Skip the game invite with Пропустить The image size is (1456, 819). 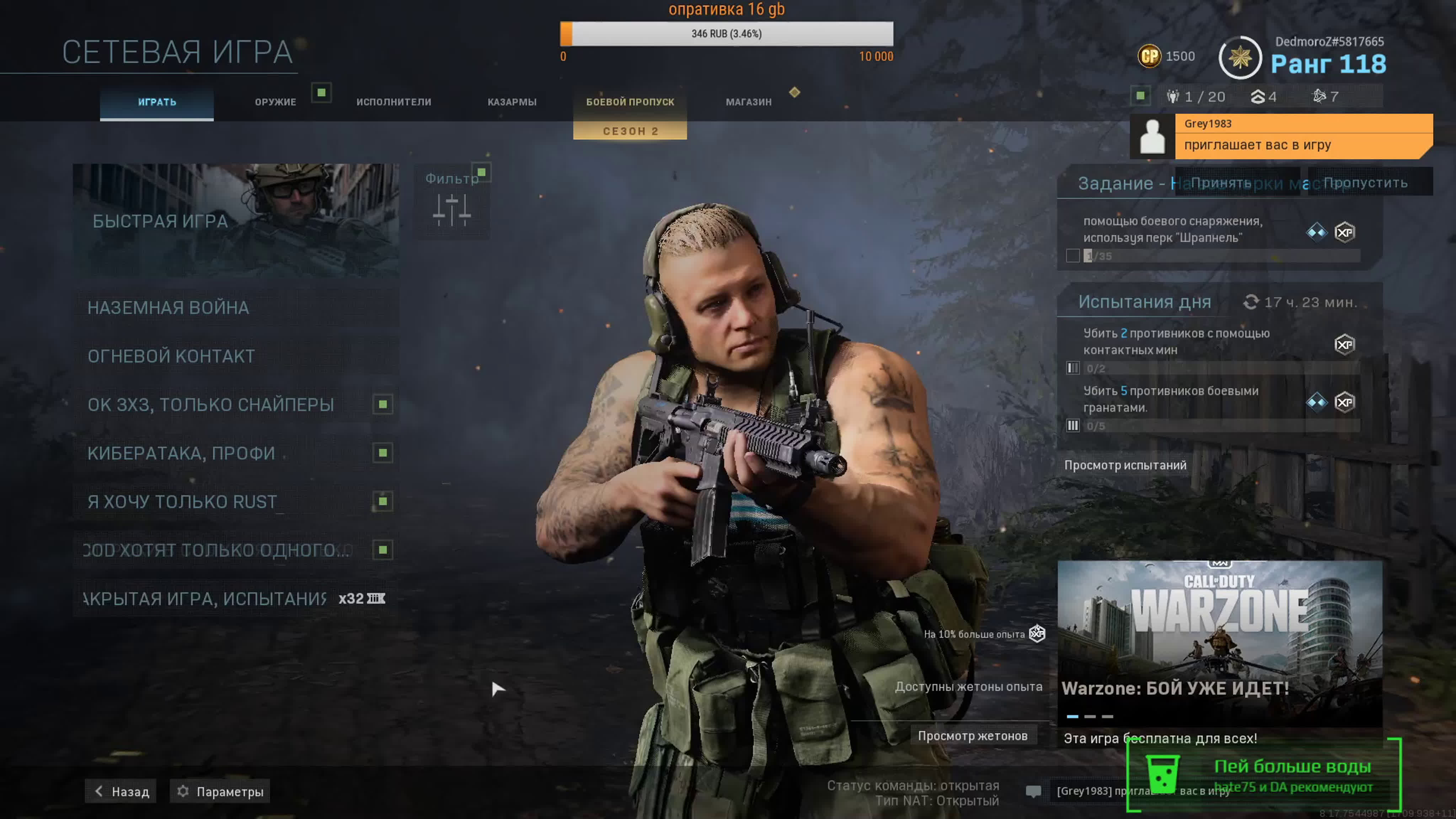coord(1366,183)
